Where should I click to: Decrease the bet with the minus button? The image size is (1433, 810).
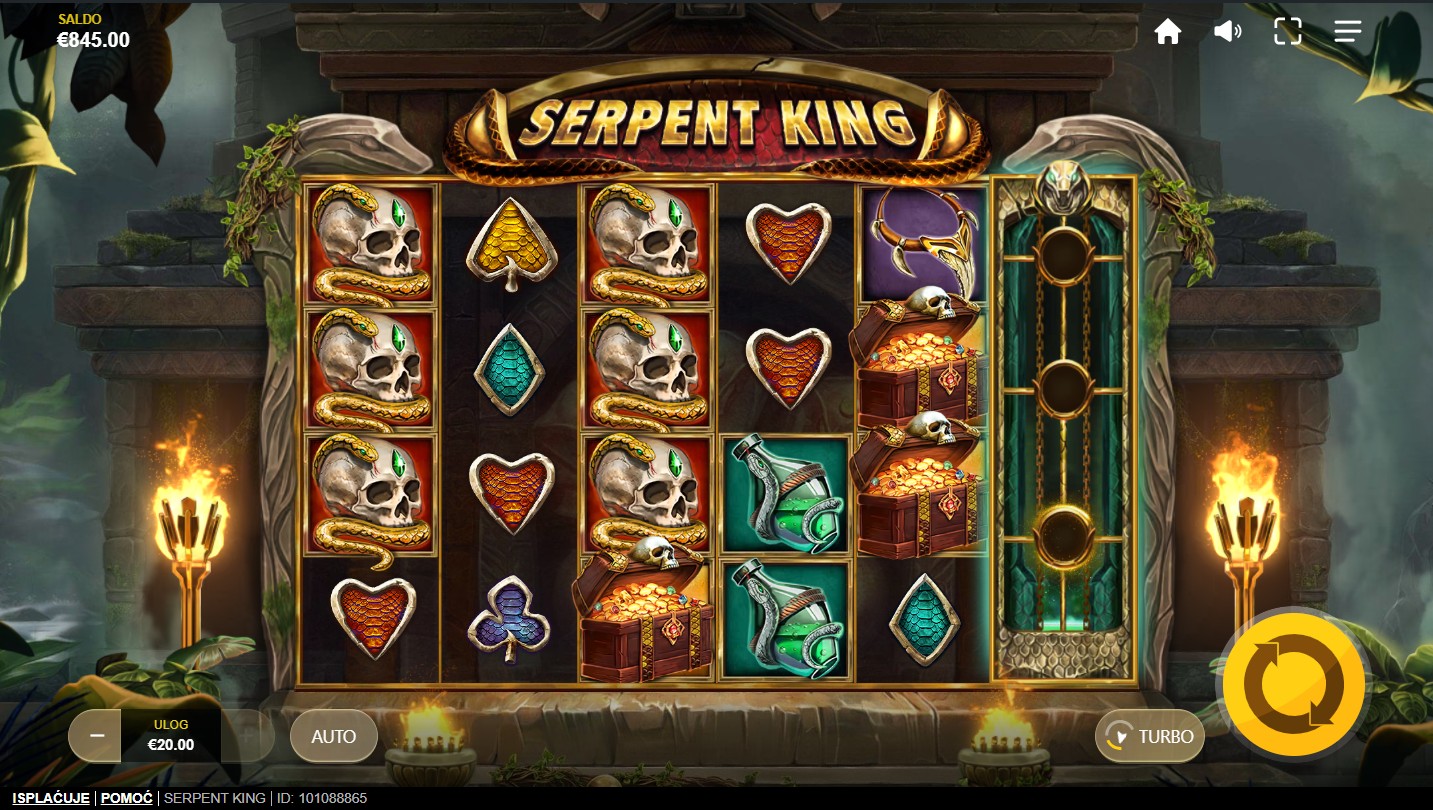(96, 735)
